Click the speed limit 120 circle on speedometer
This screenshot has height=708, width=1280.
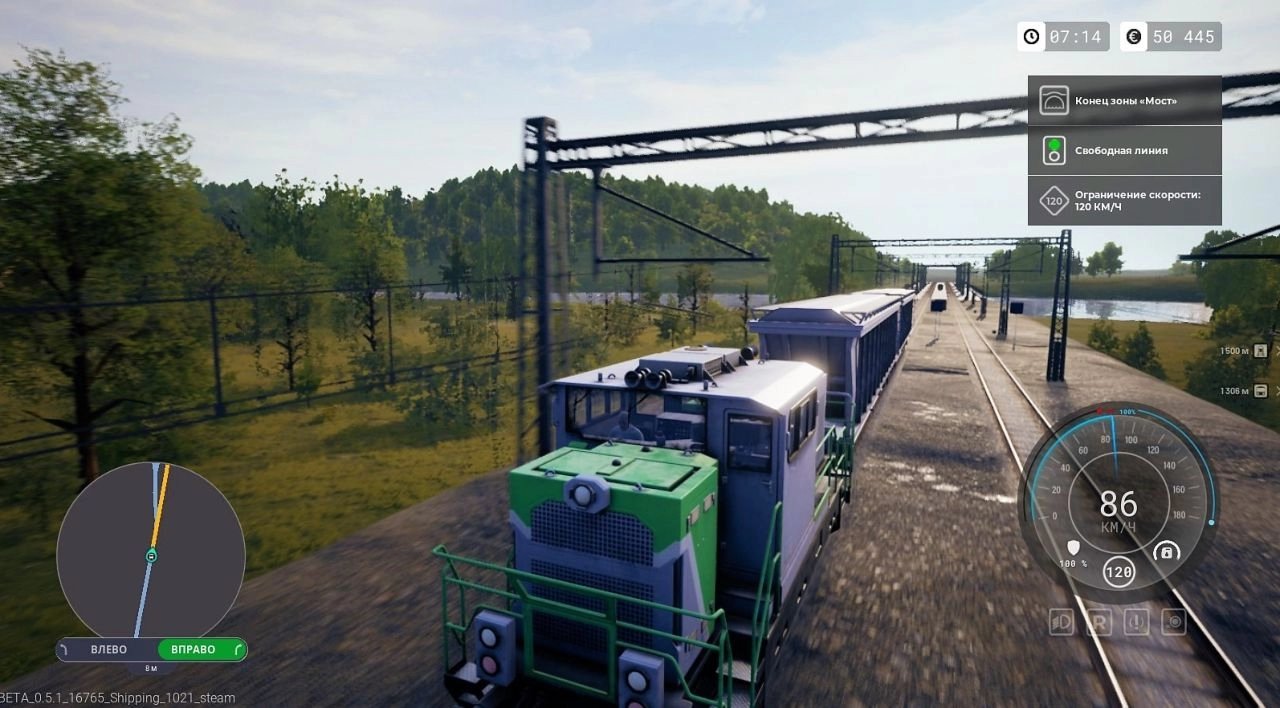point(1119,573)
